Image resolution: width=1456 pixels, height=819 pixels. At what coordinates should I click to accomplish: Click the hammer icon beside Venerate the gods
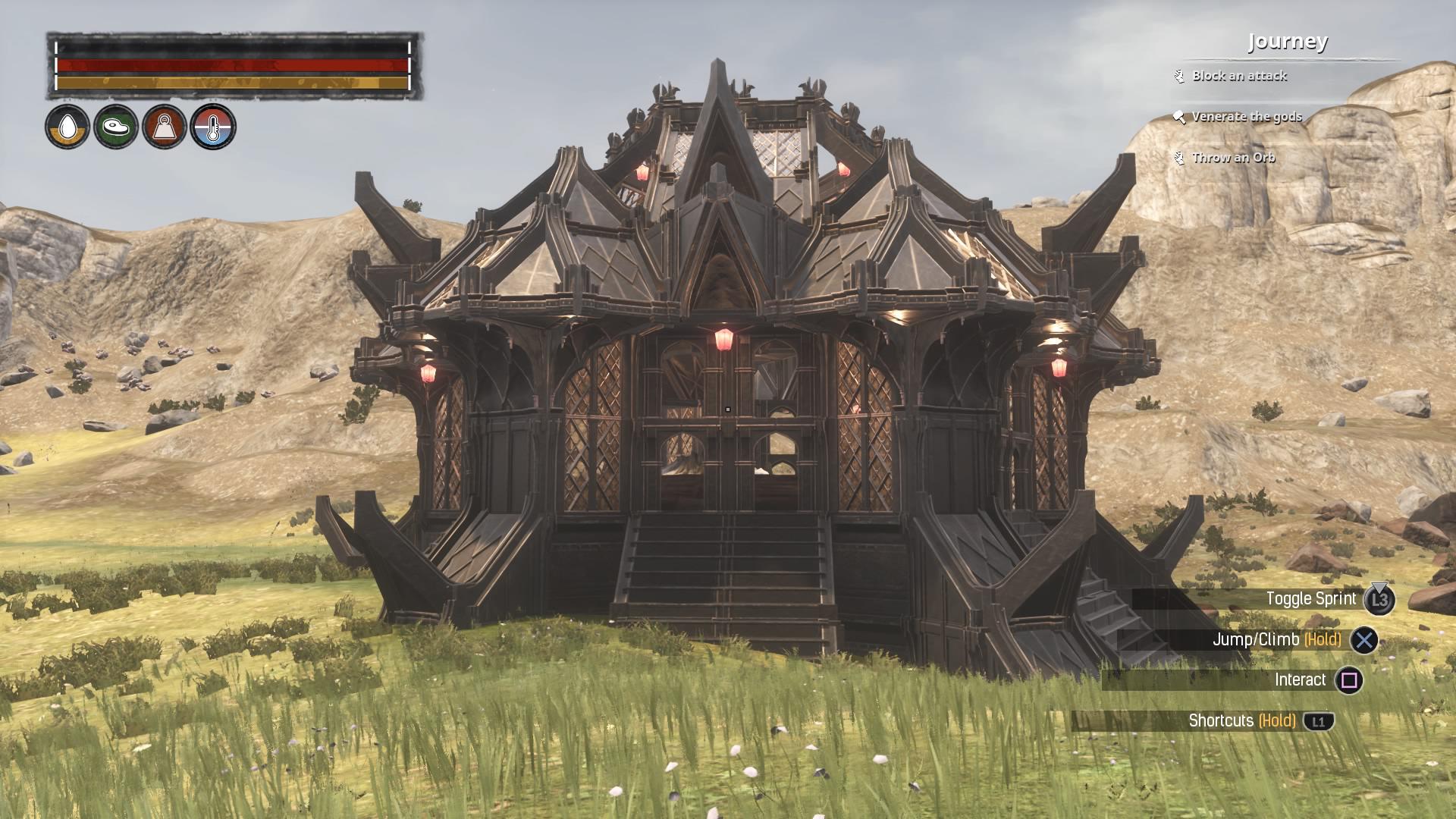point(1178,118)
